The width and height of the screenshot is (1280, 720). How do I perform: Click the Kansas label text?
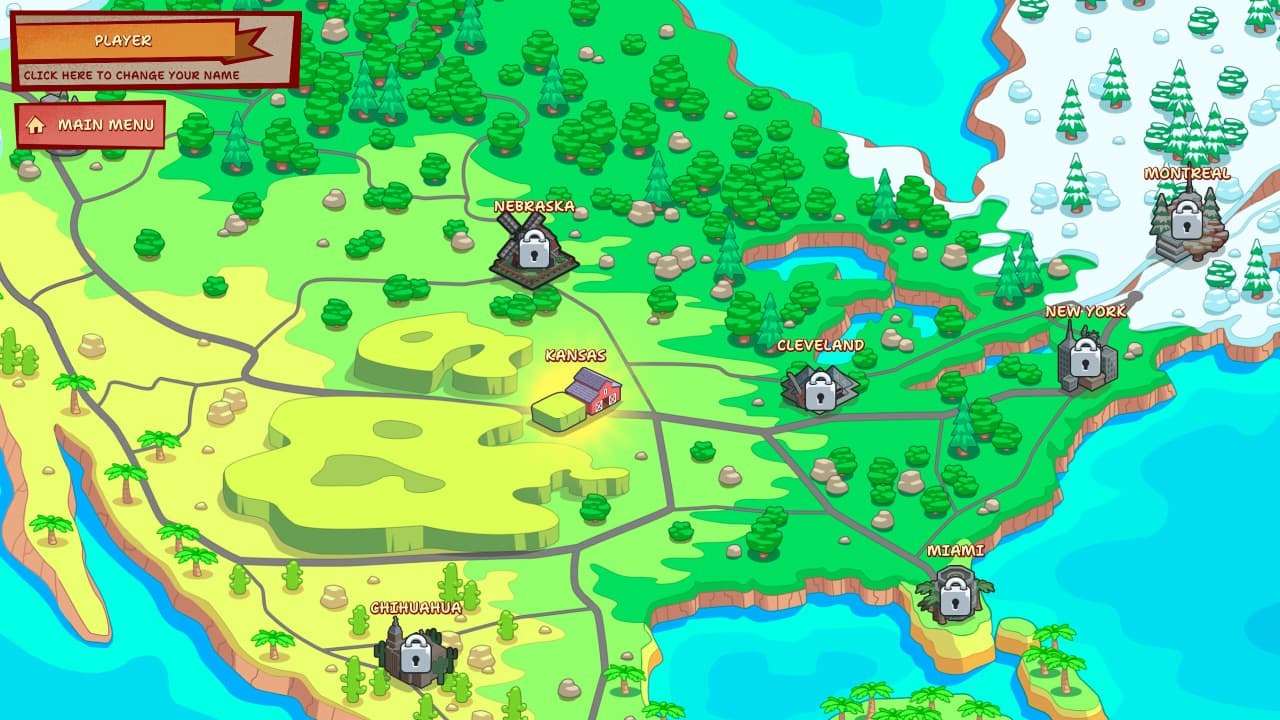click(577, 353)
